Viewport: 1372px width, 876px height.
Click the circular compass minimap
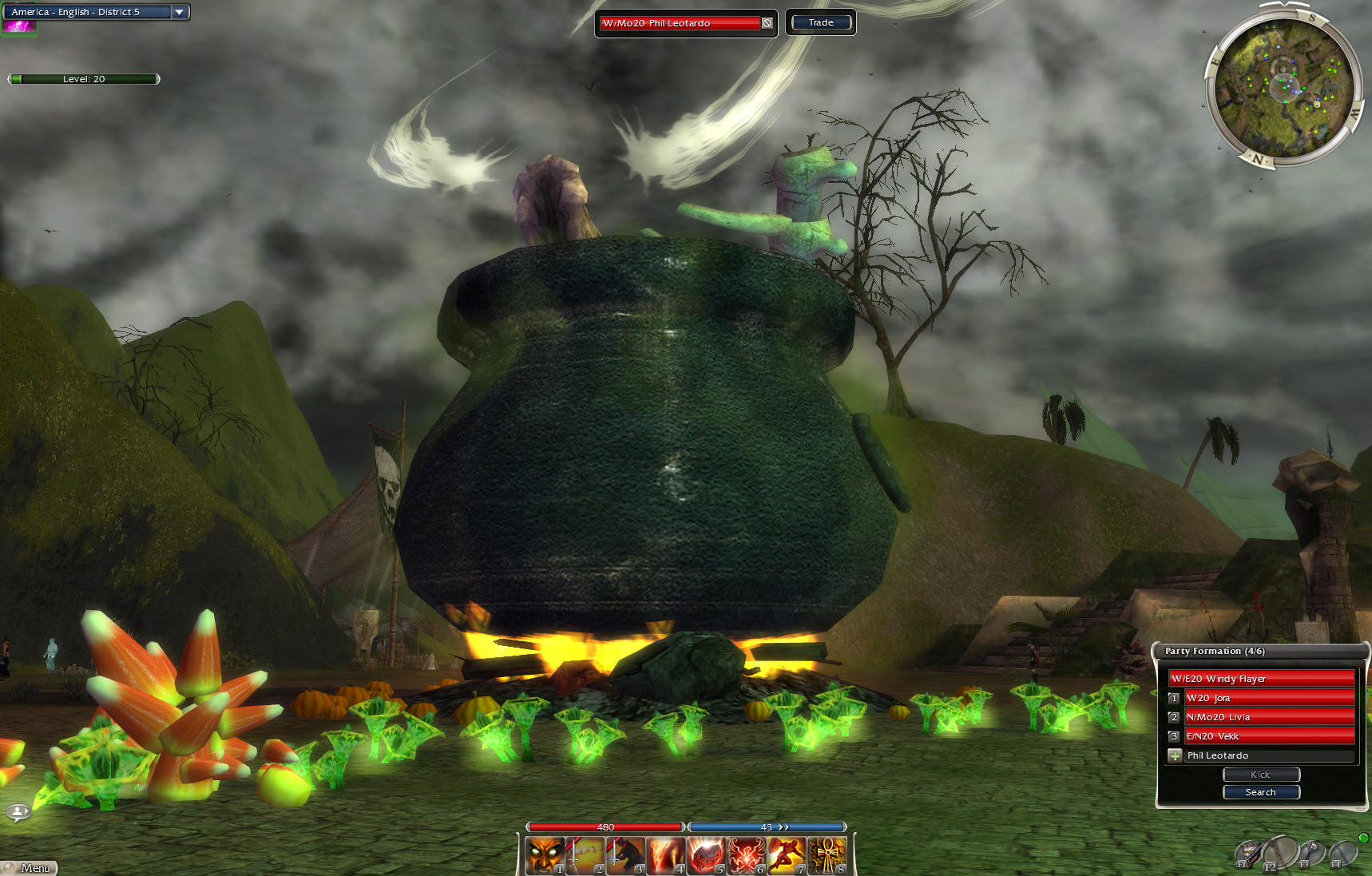[x=1283, y=87]
